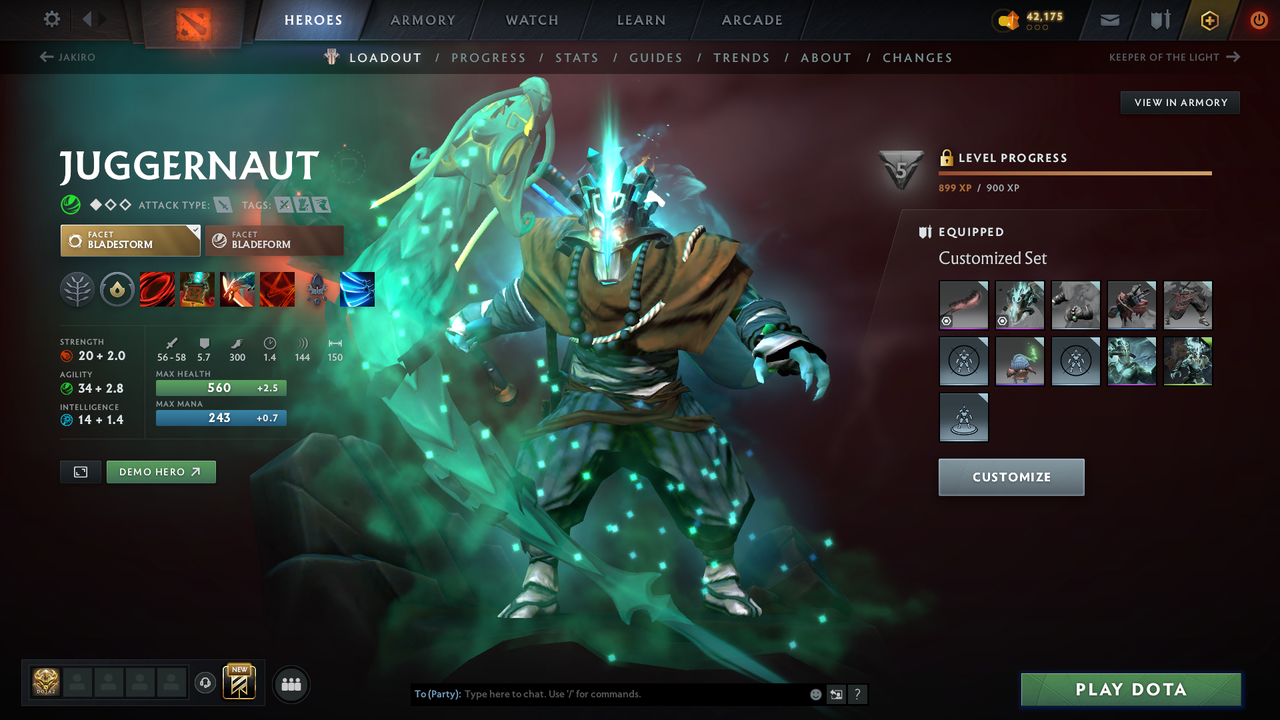Open VIEW IN ARMORY

[x=1179, y=102]
